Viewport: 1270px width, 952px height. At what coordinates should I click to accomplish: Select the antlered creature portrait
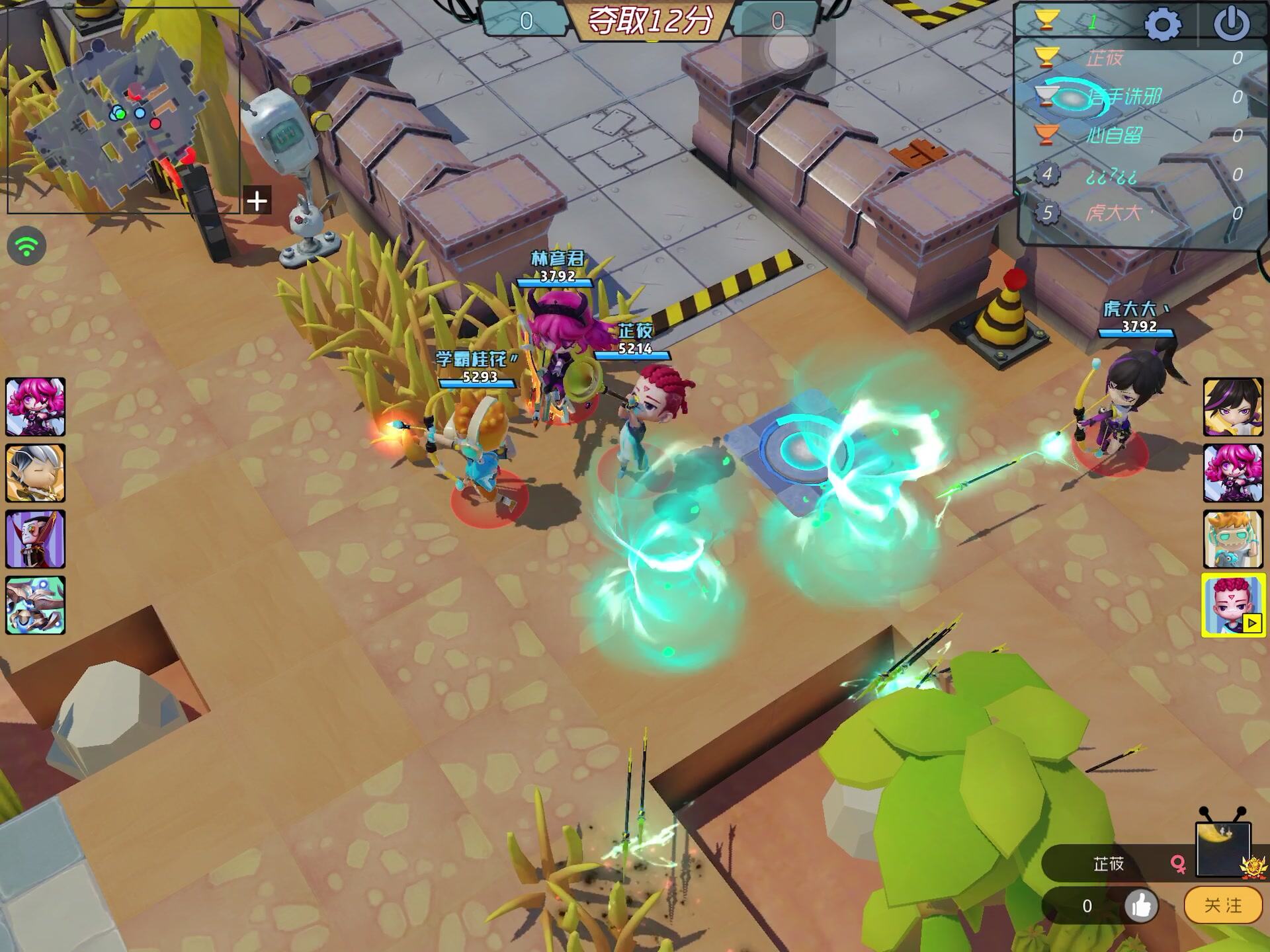[x=36, y=605]
